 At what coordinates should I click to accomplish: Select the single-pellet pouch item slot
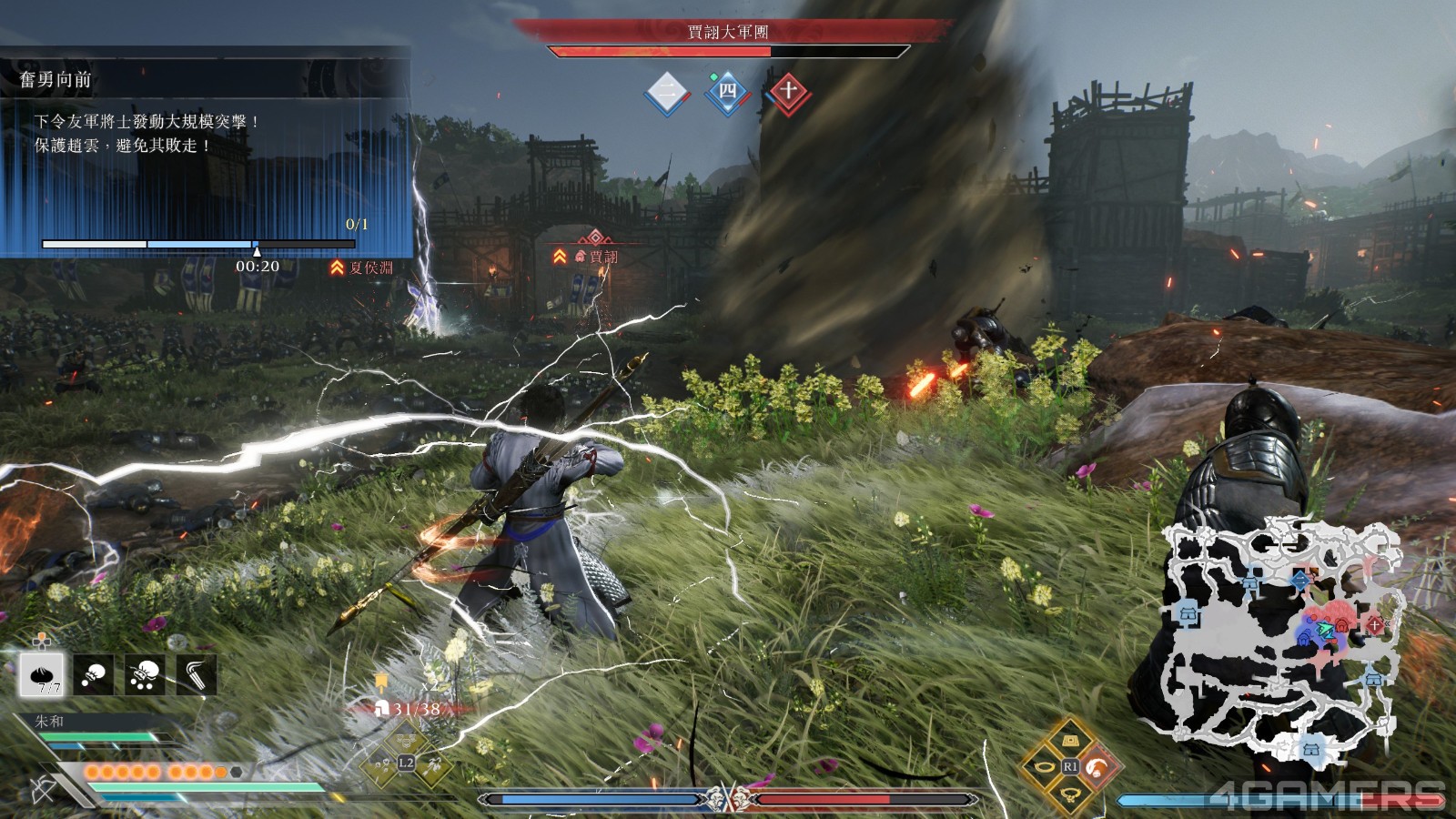click(94, 674)
